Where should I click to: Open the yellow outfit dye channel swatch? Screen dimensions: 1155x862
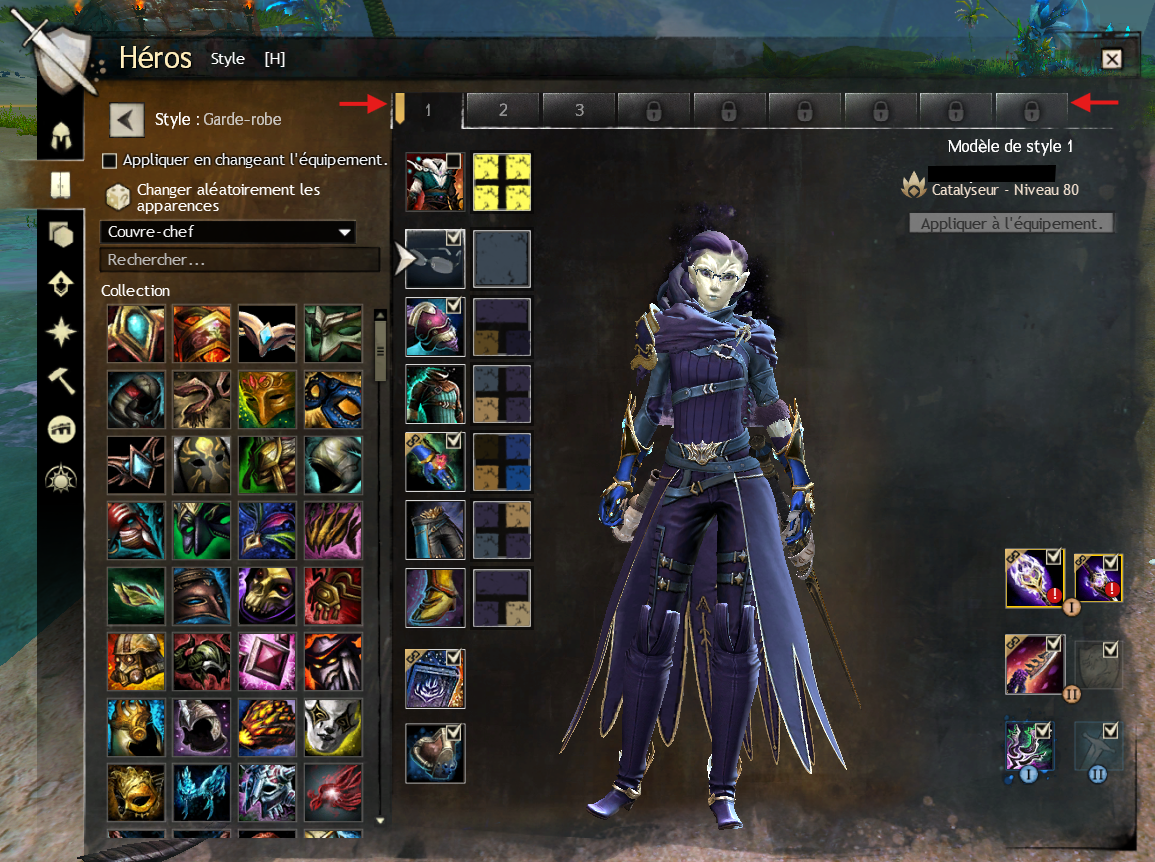(x=501, y=183)
